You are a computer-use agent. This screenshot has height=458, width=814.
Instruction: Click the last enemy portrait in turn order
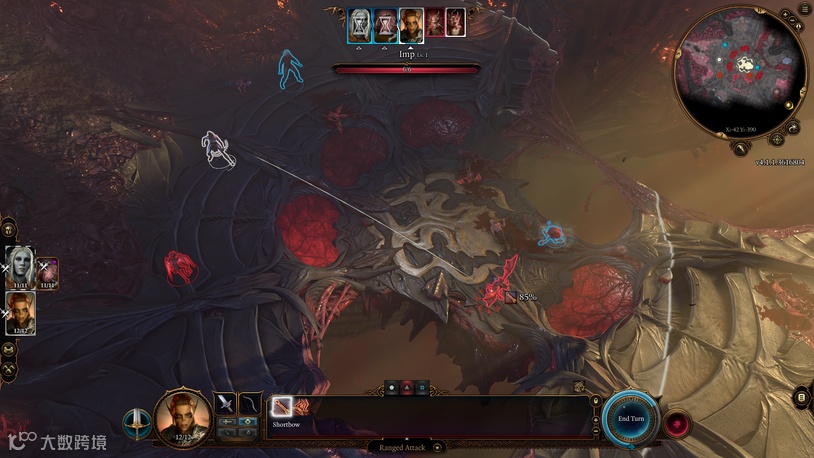click(454, 23)
